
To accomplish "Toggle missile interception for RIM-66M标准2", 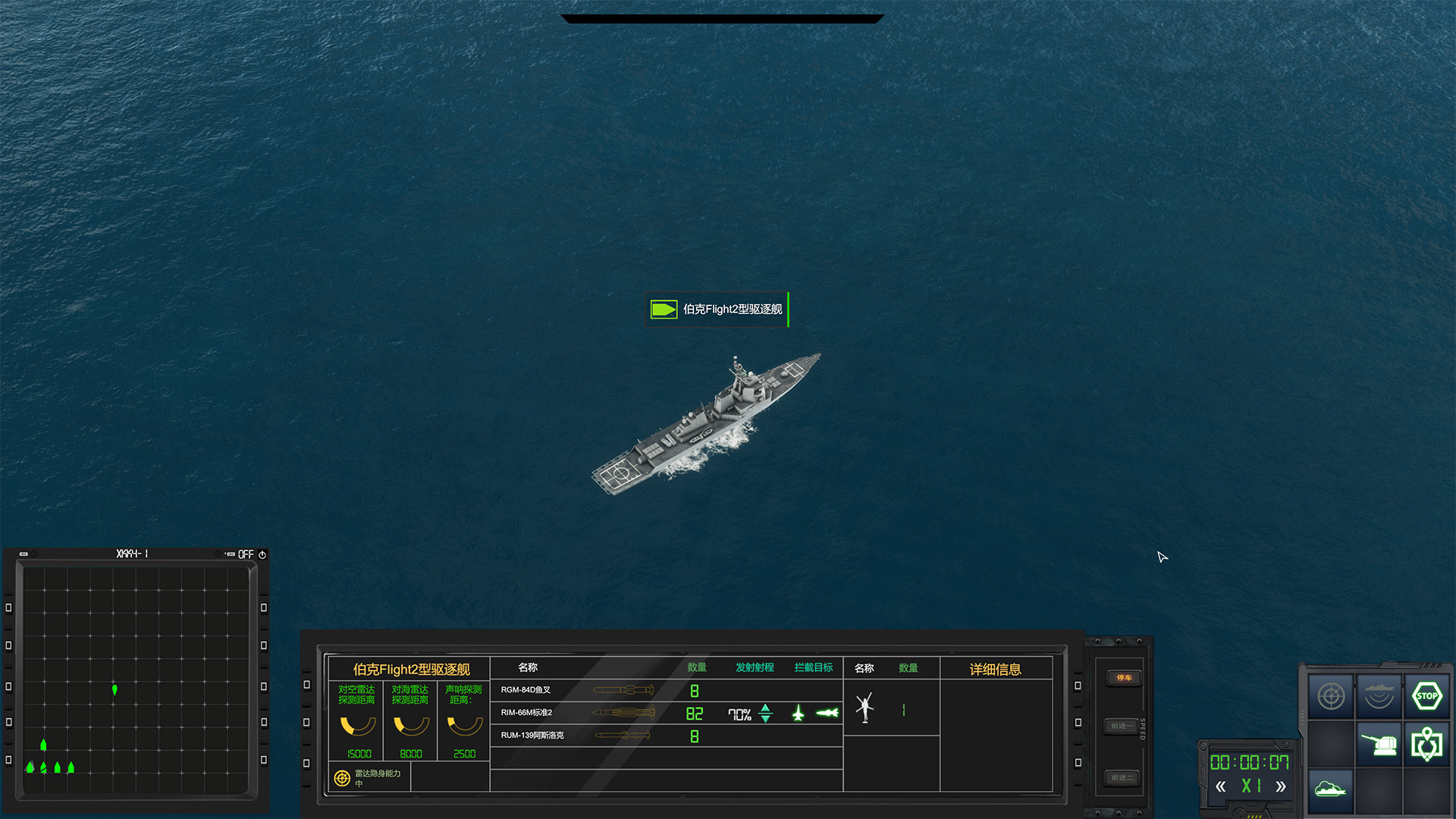I will pos(827,713).
